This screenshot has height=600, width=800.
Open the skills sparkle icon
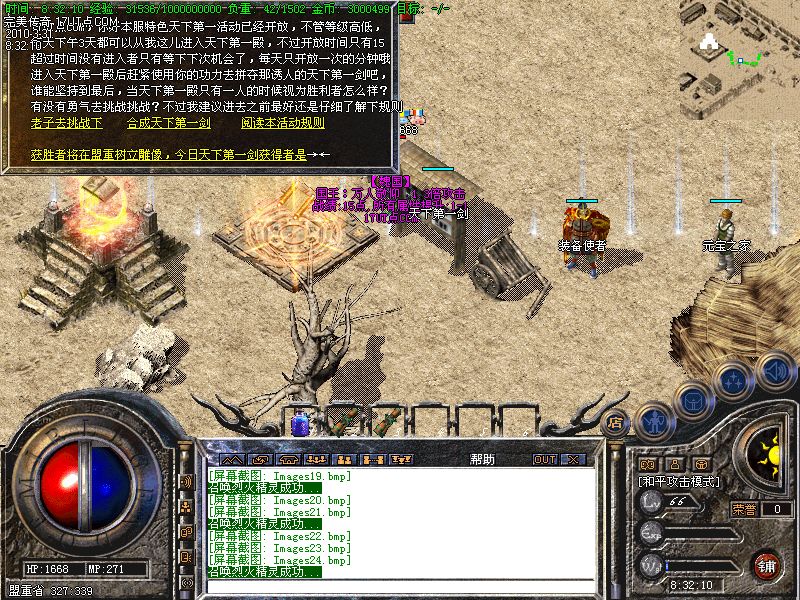(x=734, y=380)
